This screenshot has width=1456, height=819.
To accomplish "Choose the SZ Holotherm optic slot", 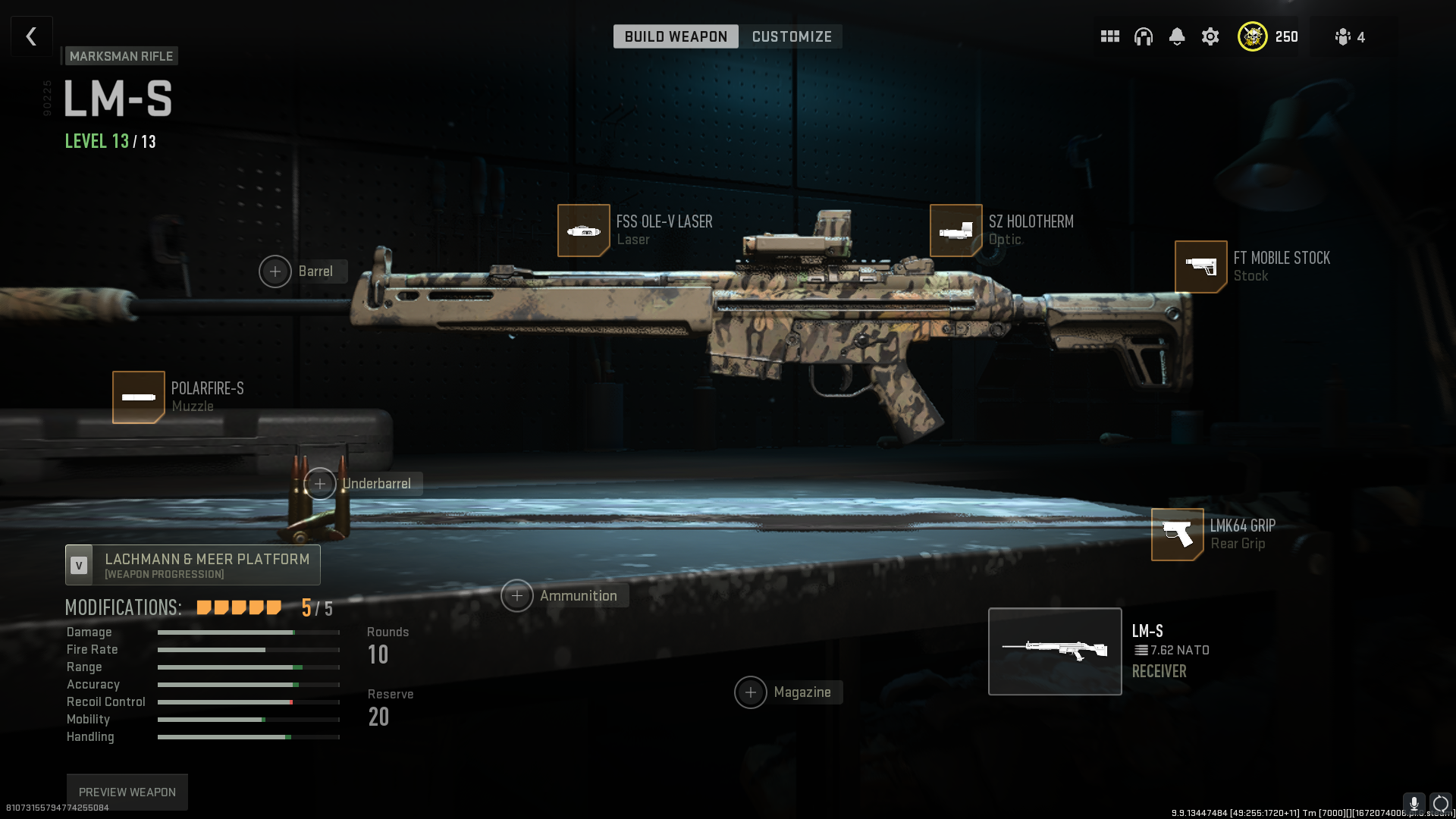I will pyautogui.click(x=955, y=231).
